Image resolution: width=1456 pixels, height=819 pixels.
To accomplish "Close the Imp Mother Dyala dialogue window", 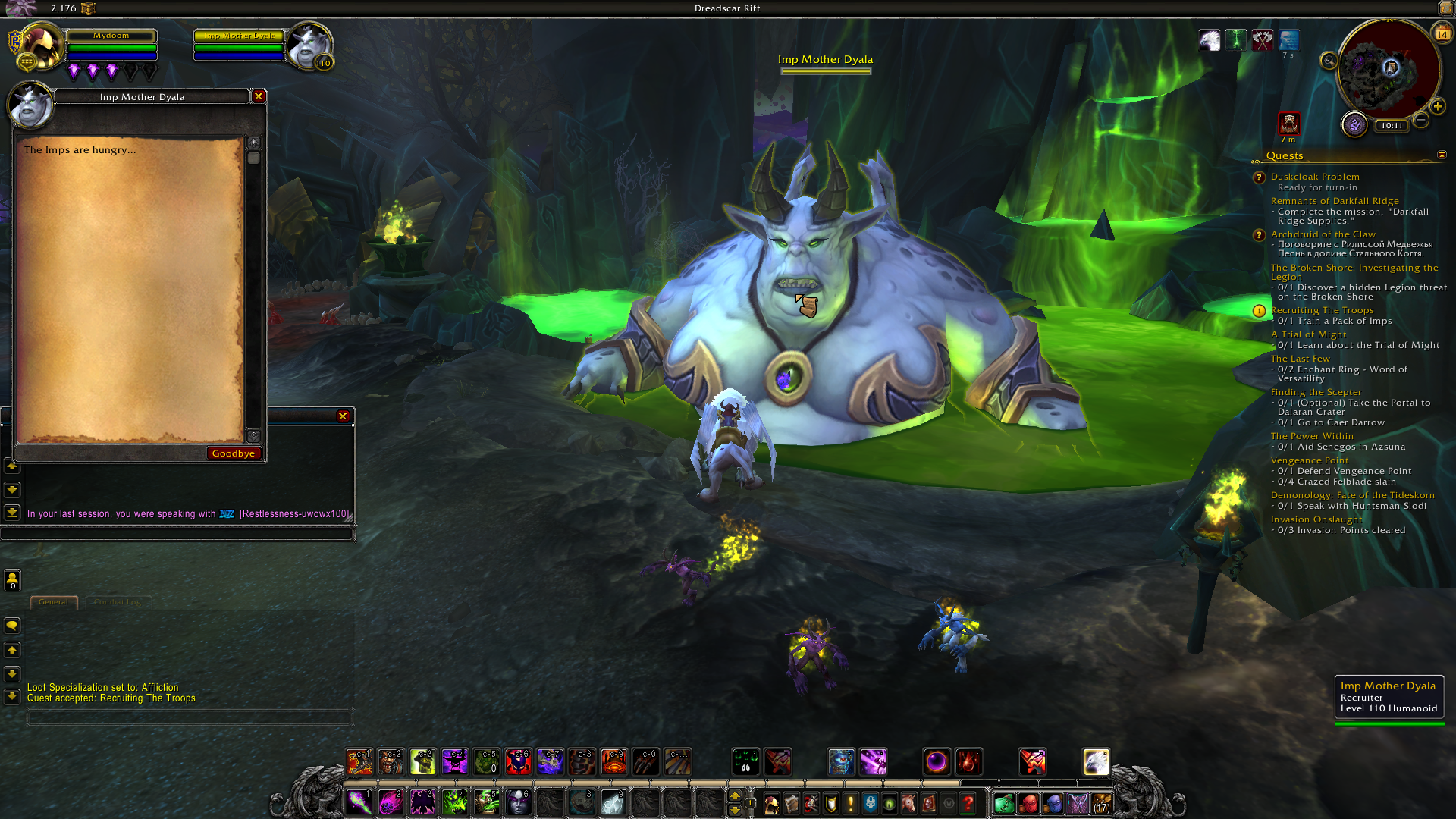I will click(259, 96).
